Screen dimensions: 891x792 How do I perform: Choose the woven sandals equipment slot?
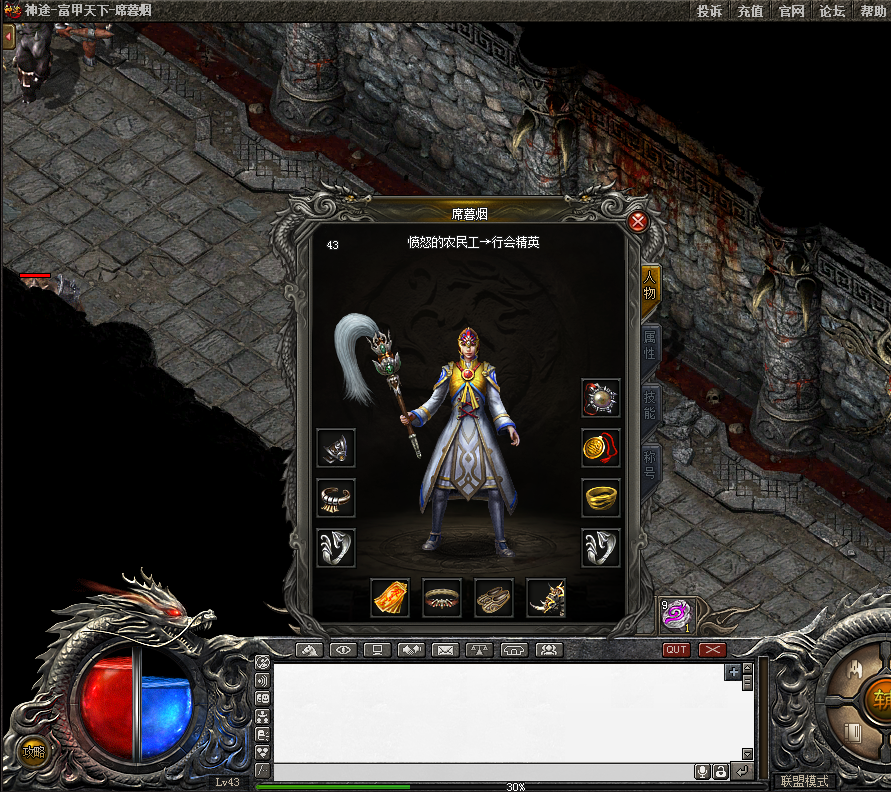tap(494, 597)
